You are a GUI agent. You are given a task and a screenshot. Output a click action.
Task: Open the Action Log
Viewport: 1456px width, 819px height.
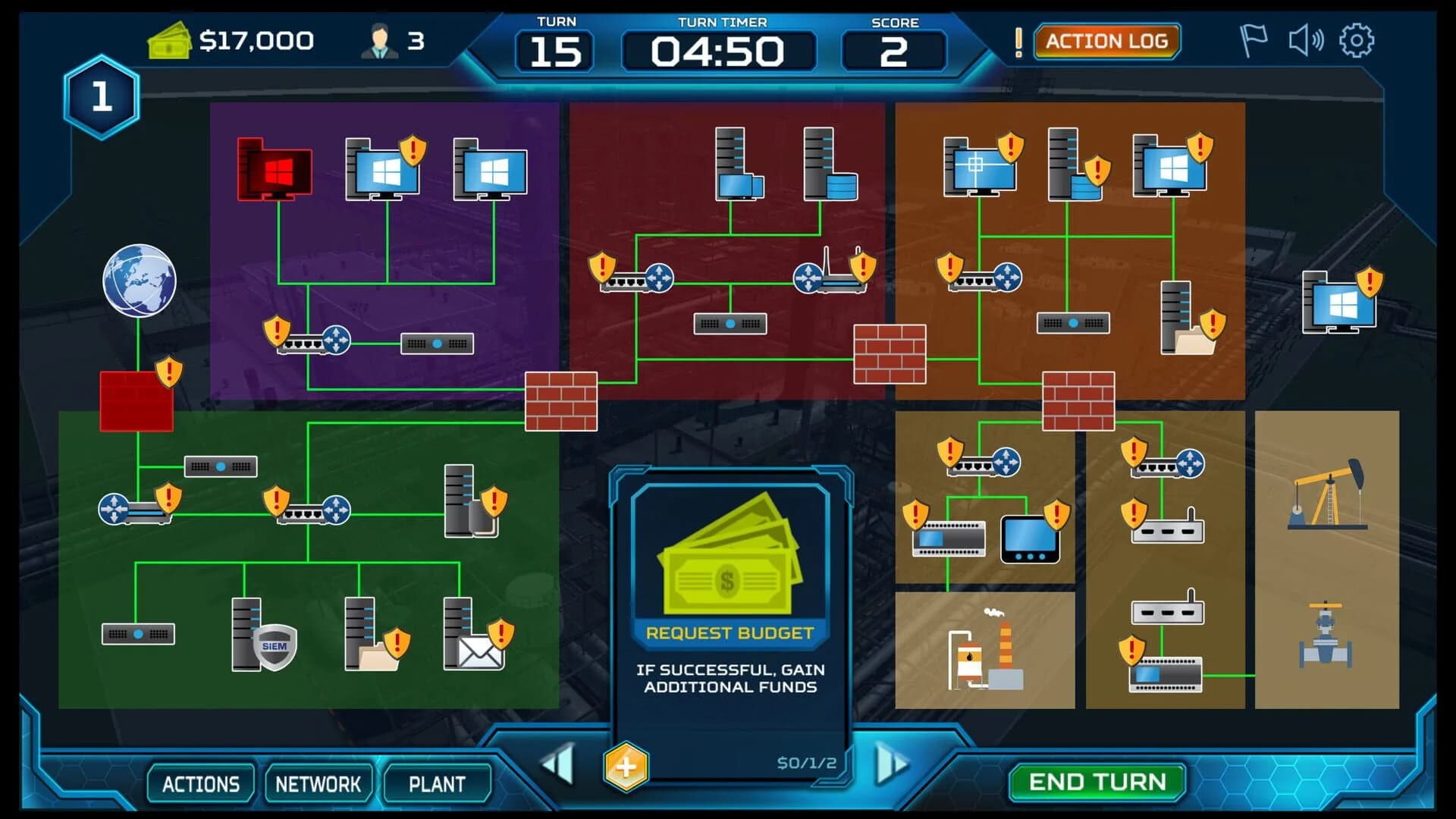[1108, 42]
